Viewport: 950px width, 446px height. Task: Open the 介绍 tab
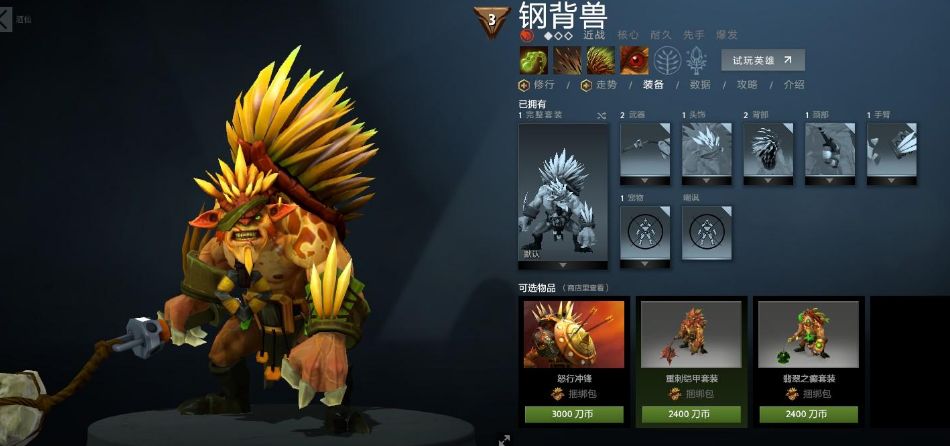(x=794, y=85)
